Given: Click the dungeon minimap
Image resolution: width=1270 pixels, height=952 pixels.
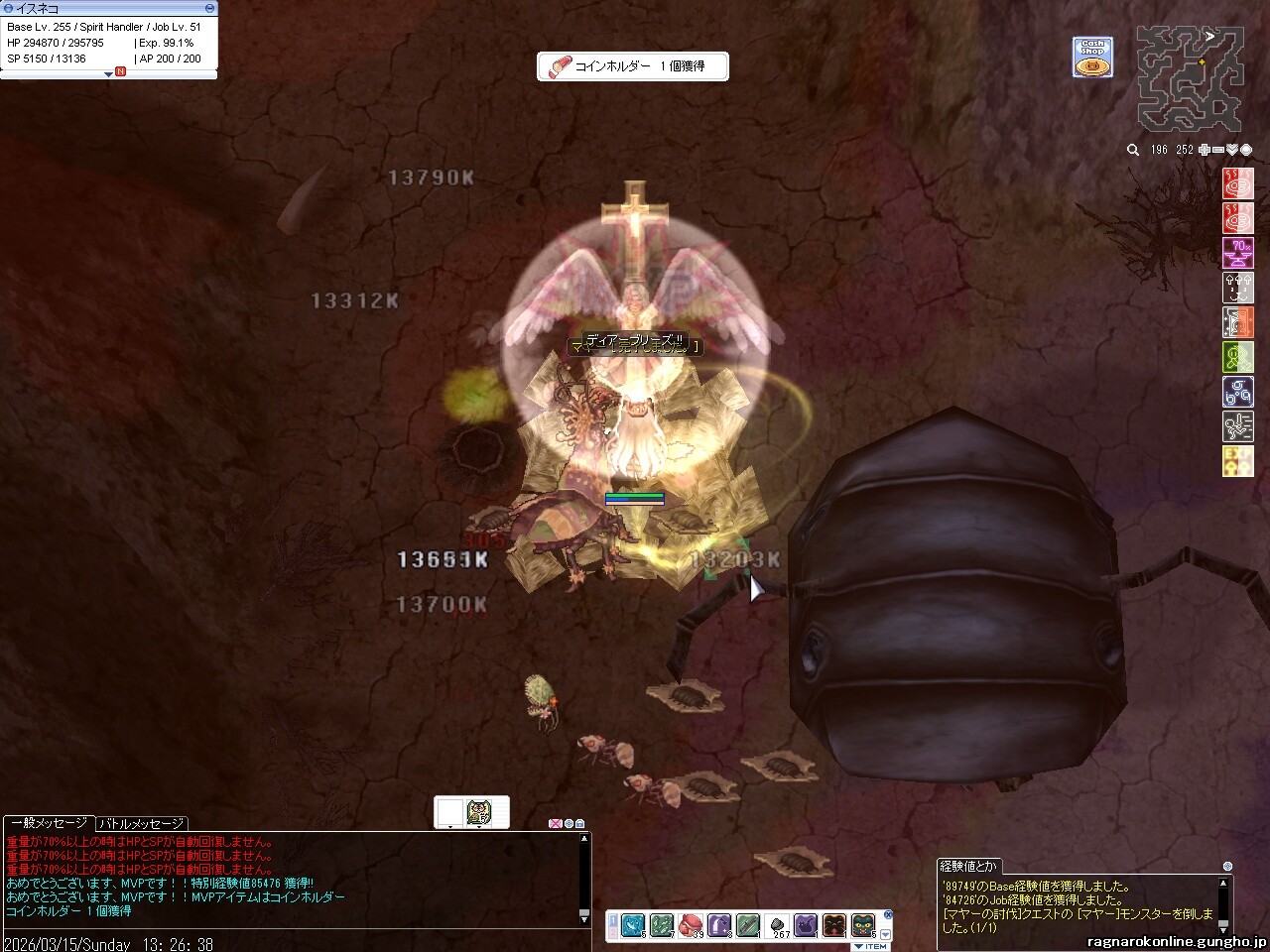Looking at the screenshot, I should pyautogui.click(x=1190, y=78).
